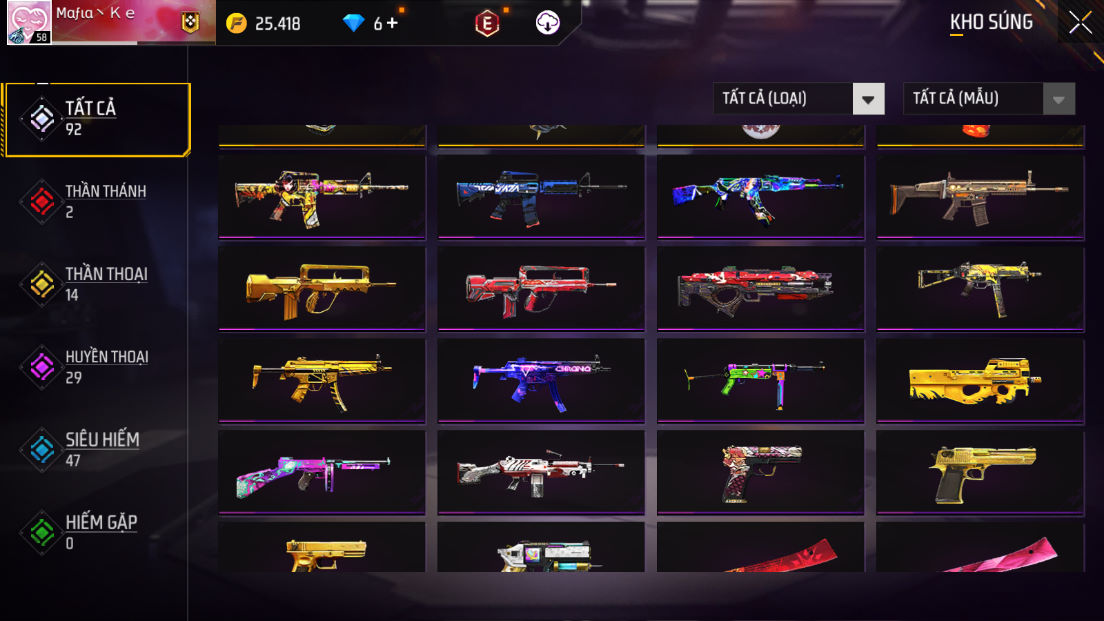Select the pink Thompson skin
The width and height of the screenshot is (1104, 621).
click(321, 471)
